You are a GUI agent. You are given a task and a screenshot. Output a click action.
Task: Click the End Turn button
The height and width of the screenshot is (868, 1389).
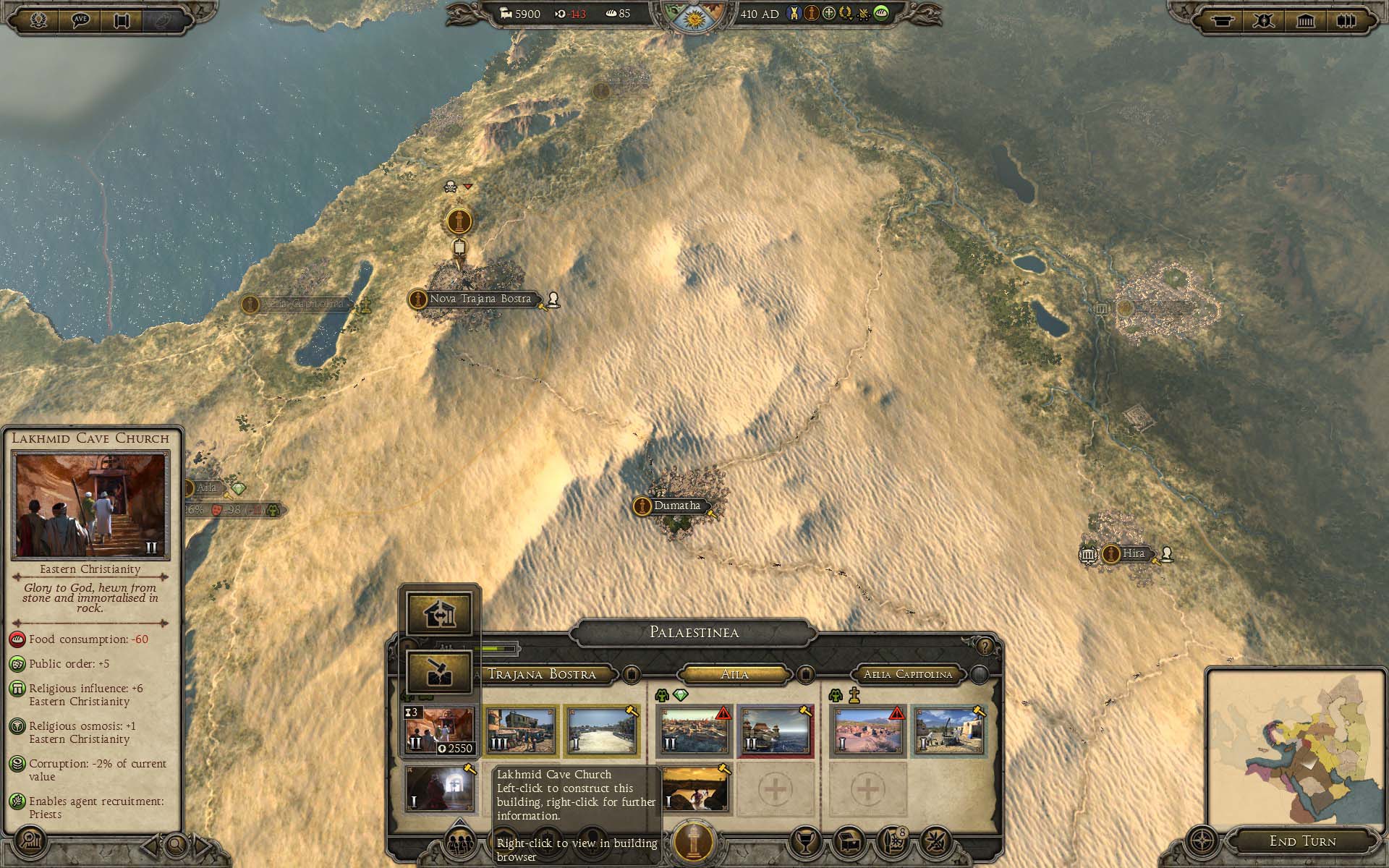pyautogui.click(x=1302, y=841)
